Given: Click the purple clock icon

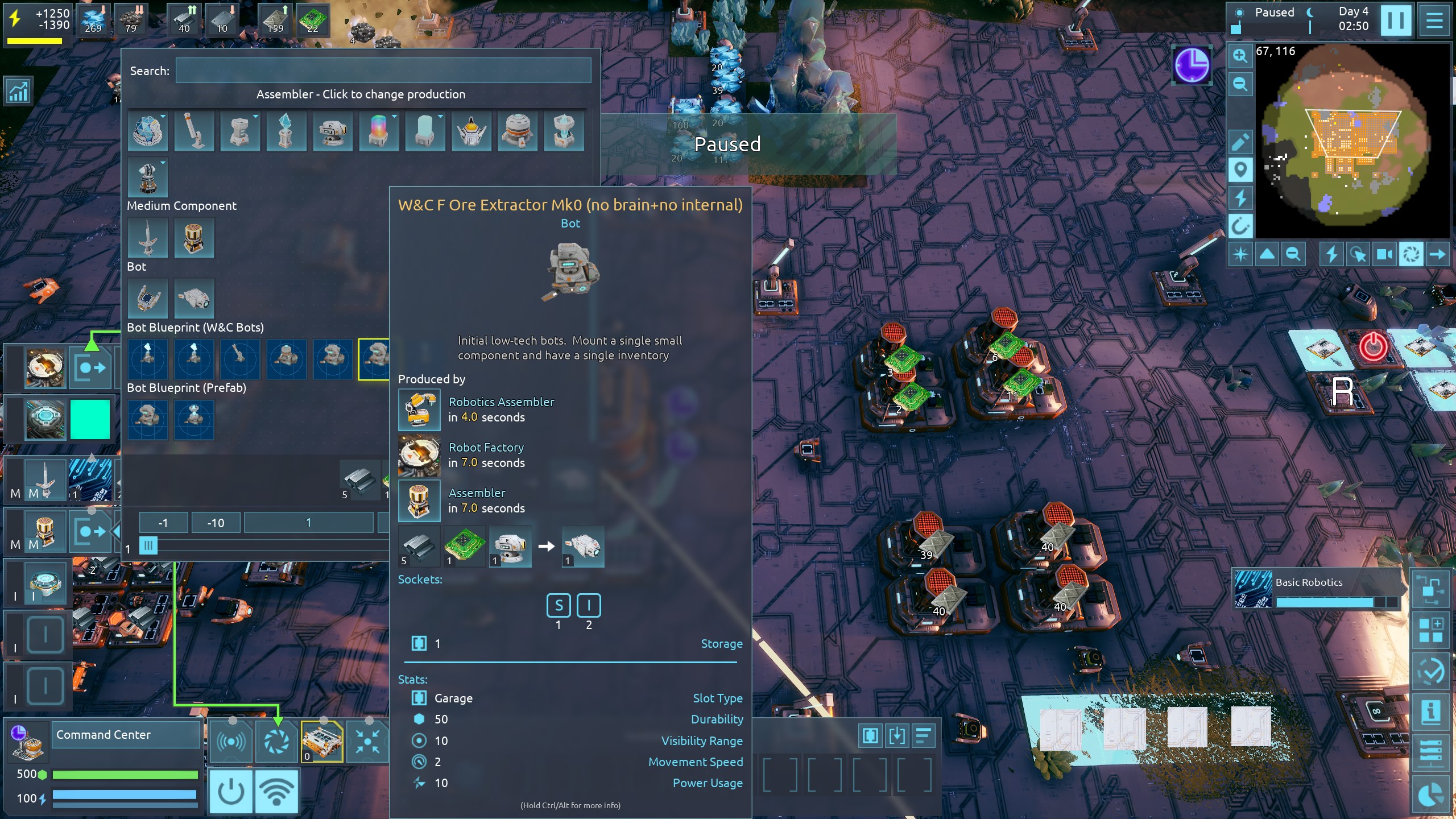Looking at the screenshot, I should 1192,65.
